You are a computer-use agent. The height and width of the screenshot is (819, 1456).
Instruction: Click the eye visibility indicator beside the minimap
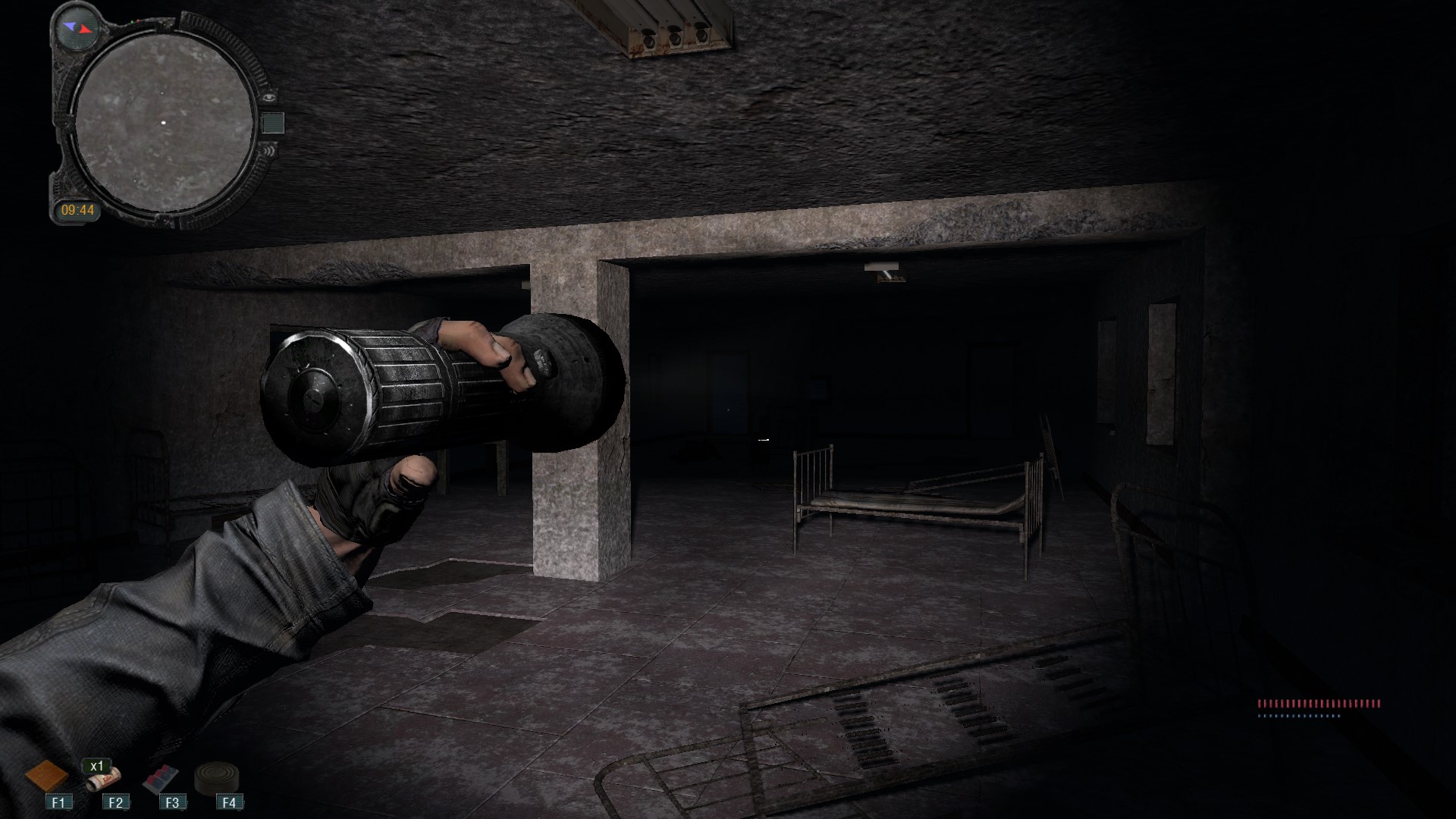[271, 97]
